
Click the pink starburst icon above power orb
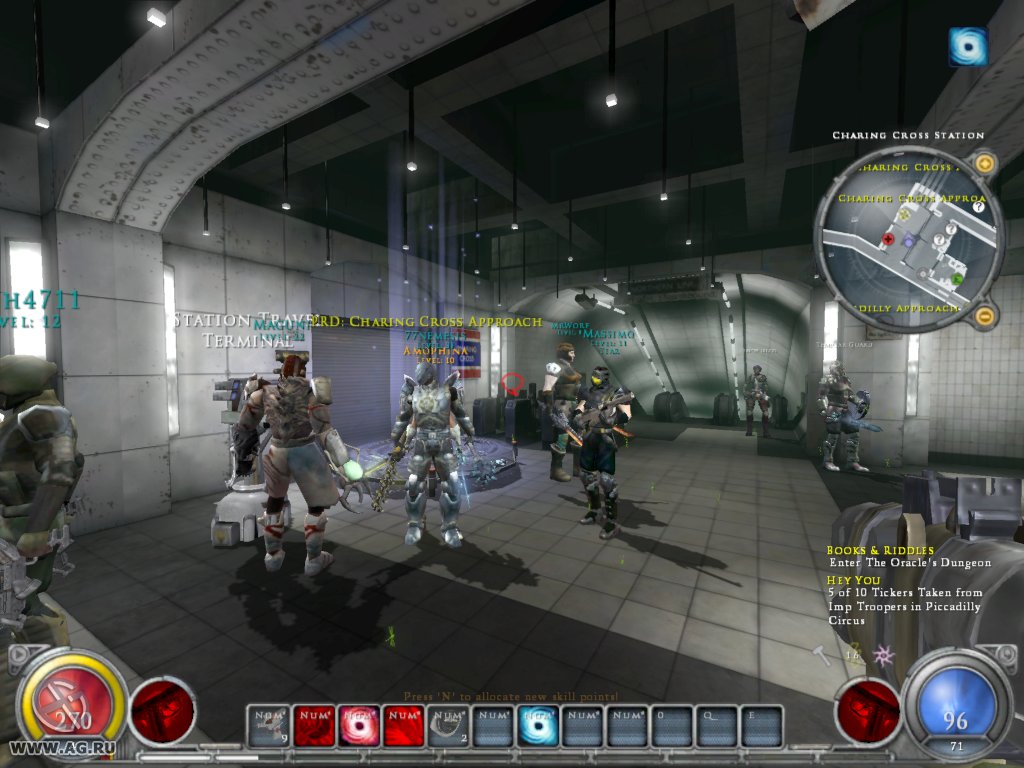tap(883, 655)
